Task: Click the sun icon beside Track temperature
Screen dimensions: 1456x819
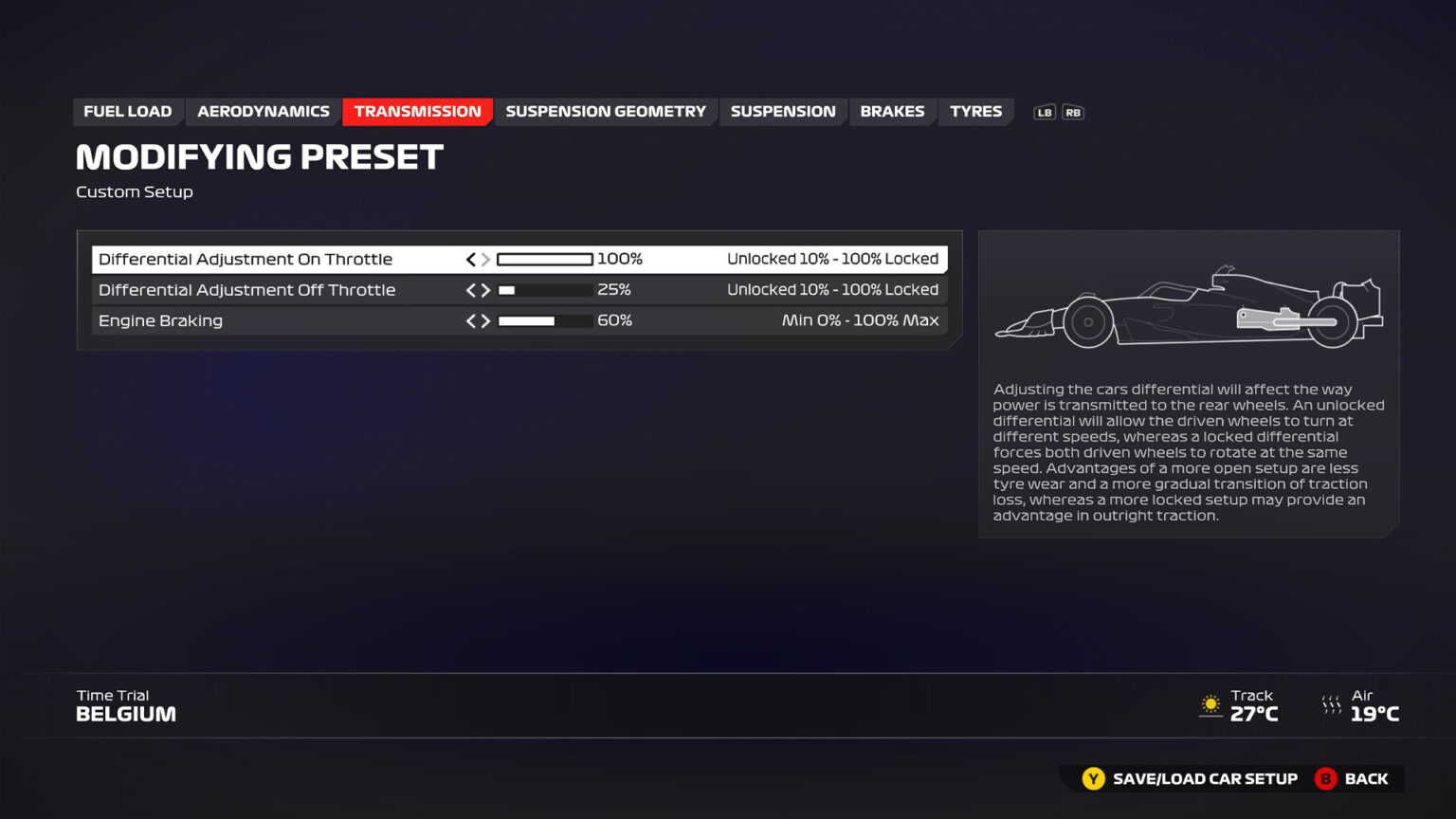Action: [1210, 705]
